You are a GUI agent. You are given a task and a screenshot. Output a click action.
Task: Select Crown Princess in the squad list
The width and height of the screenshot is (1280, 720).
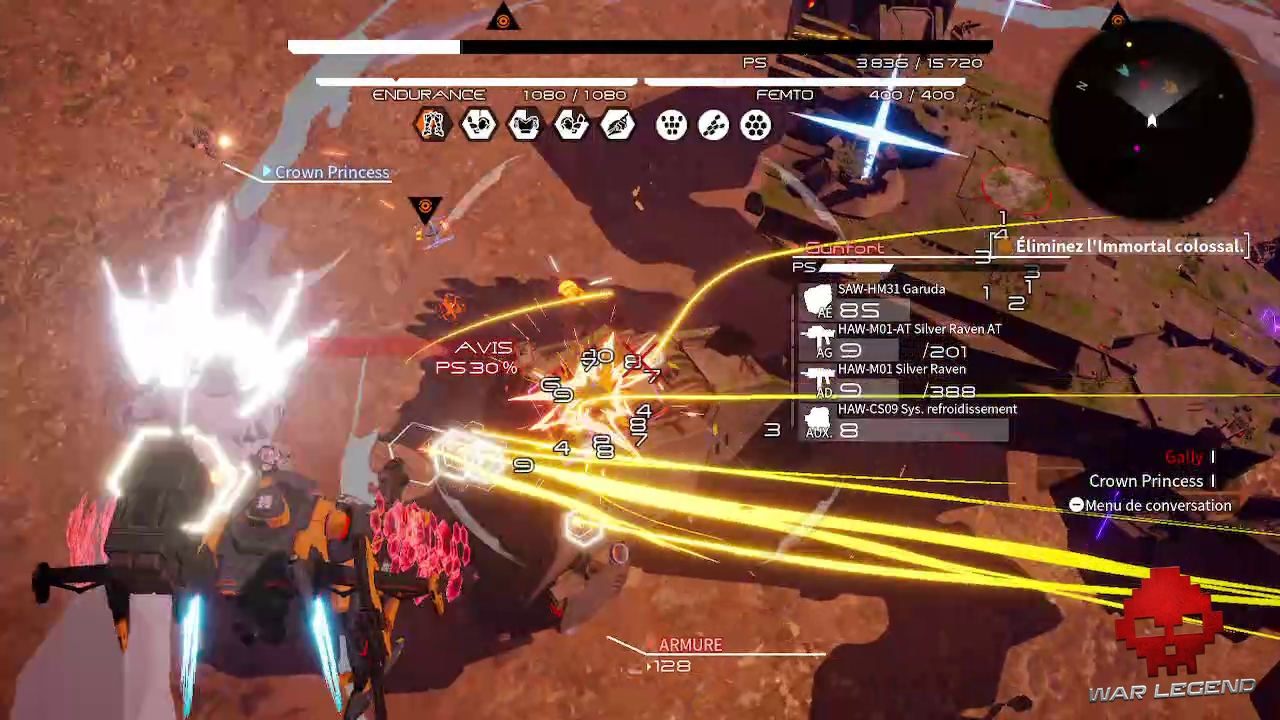coord(1145,481)
